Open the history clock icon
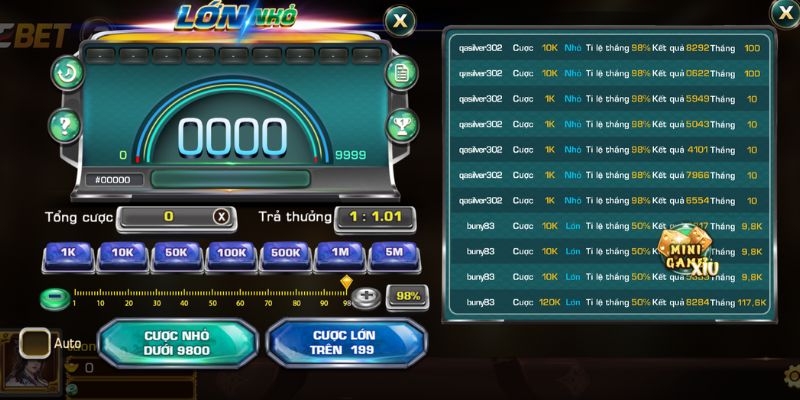 (67, 72)
